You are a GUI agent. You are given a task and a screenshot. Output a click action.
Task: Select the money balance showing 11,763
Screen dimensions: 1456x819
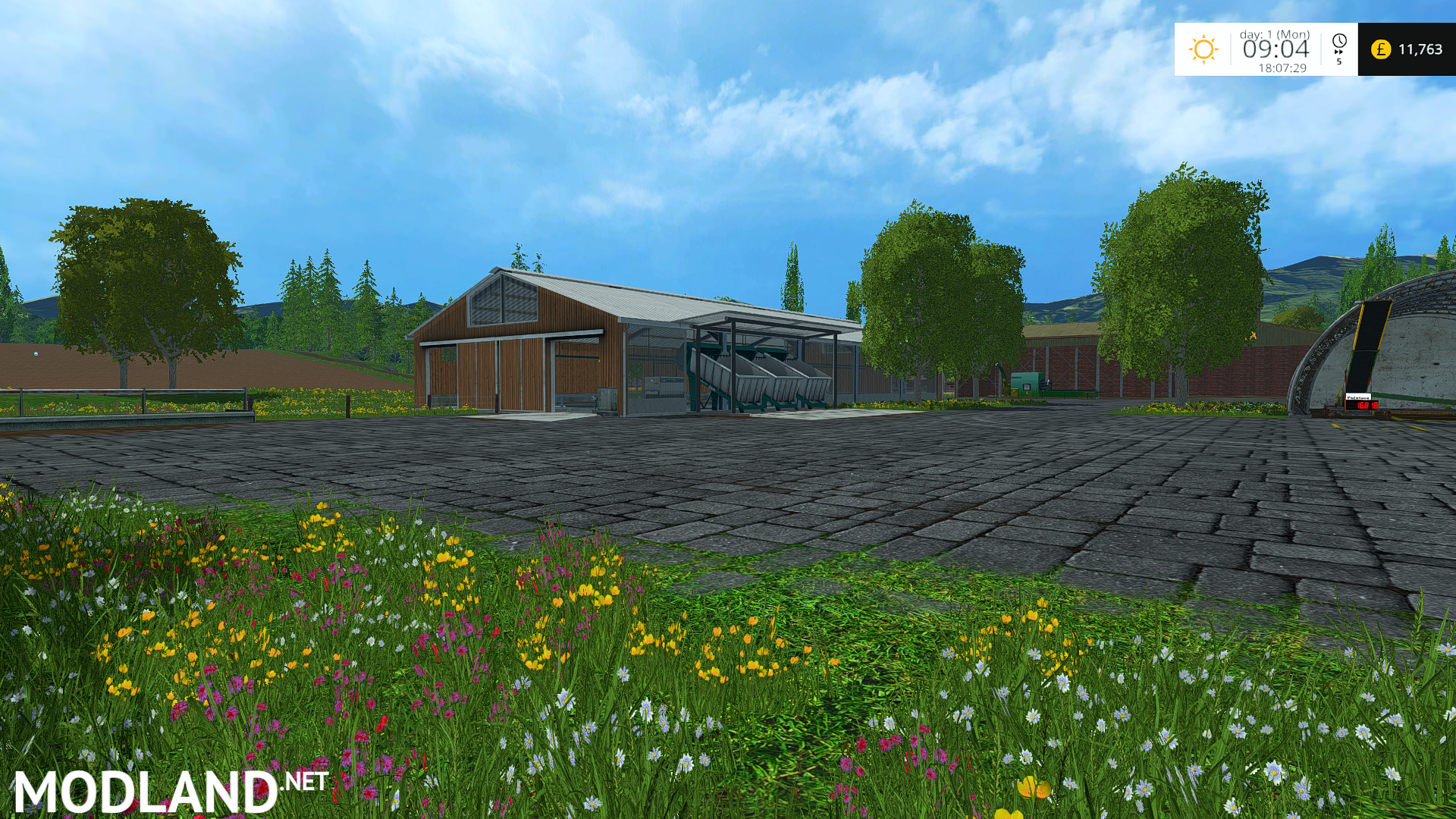pos(1421,48)
